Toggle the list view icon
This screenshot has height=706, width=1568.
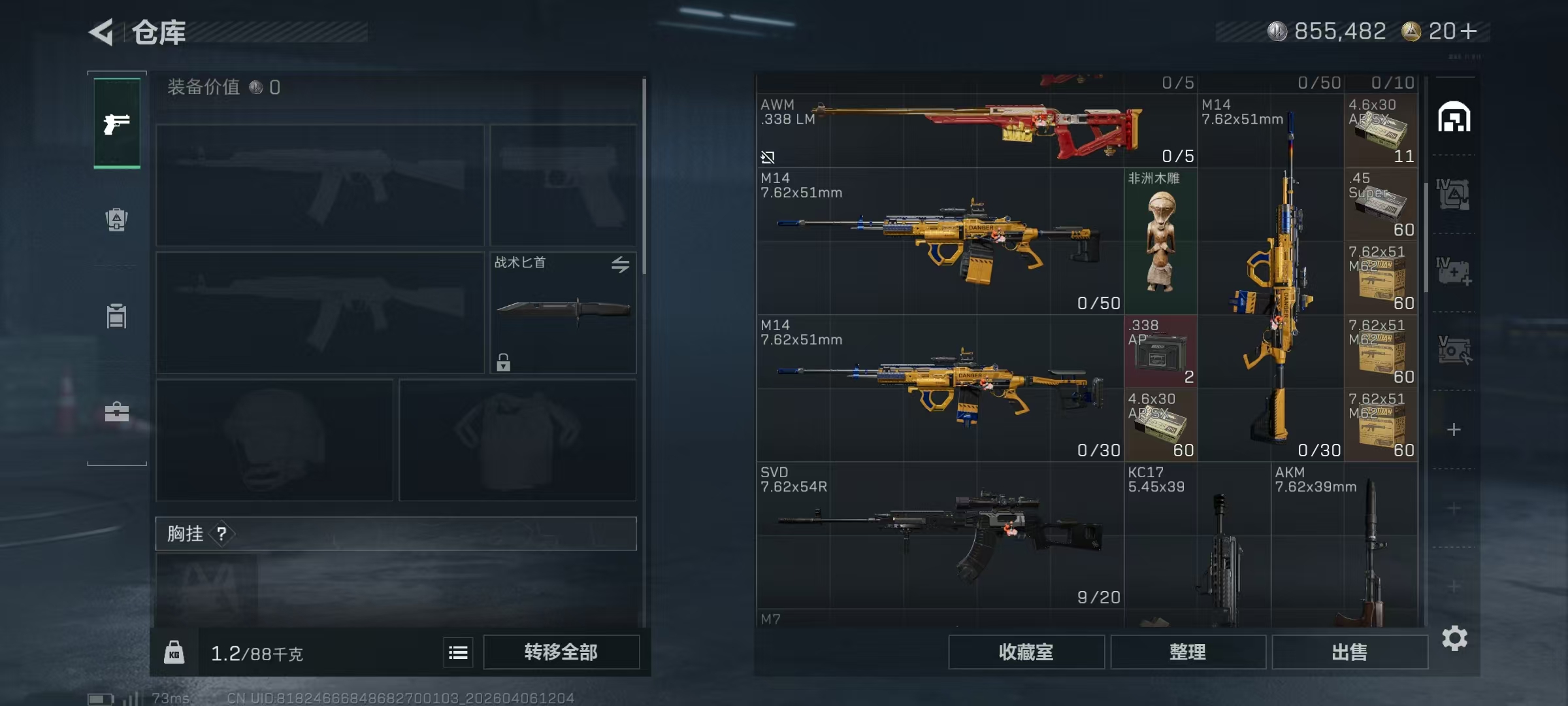(458, 652)
